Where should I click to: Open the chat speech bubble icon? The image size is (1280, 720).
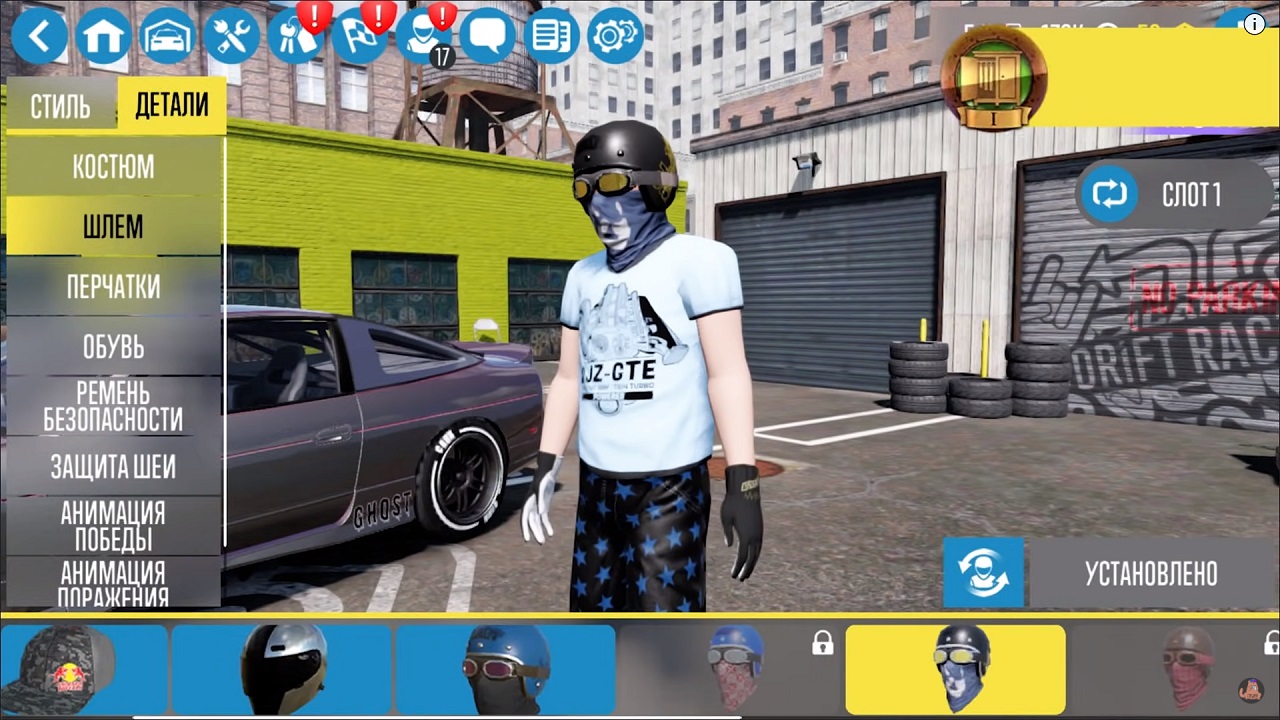pos(487,37)
